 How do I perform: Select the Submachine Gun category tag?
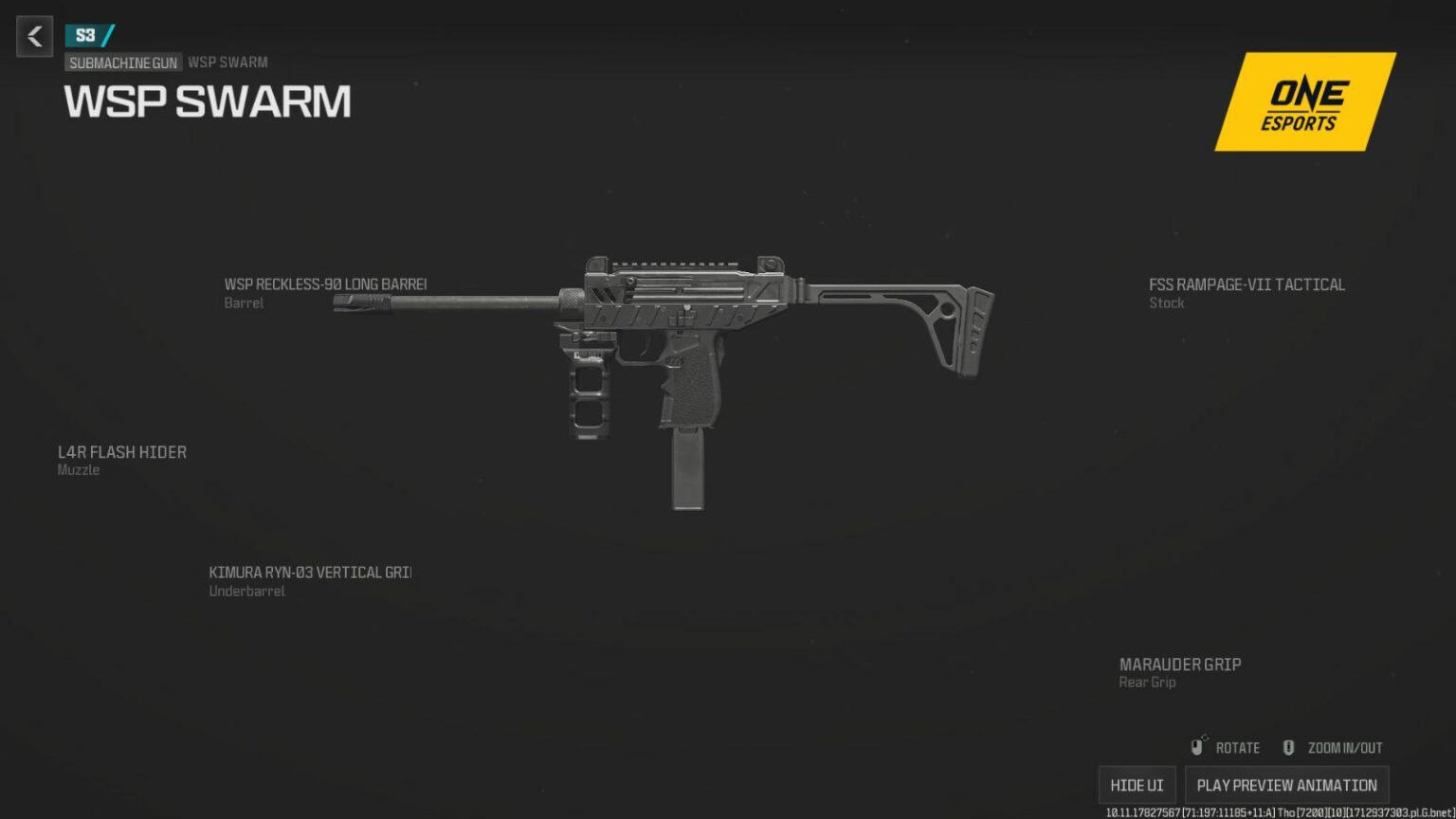pos(123,63)
